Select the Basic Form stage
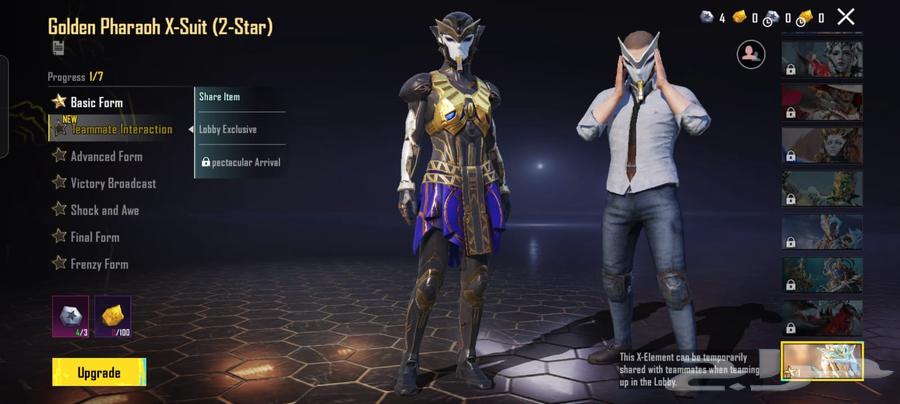 point(96,102)
